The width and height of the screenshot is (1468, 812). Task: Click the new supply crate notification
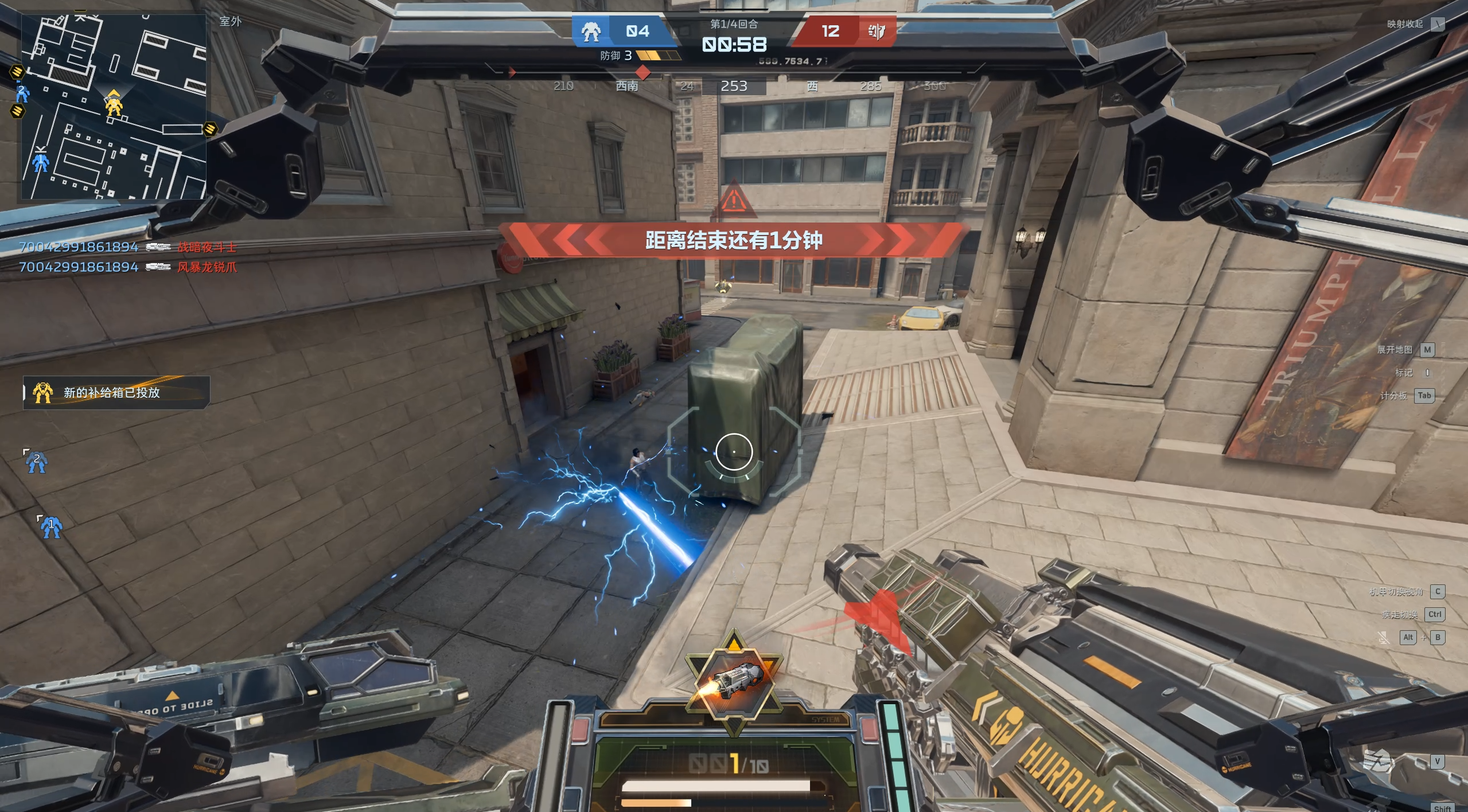pyautogui.click(x=116, y=393)
